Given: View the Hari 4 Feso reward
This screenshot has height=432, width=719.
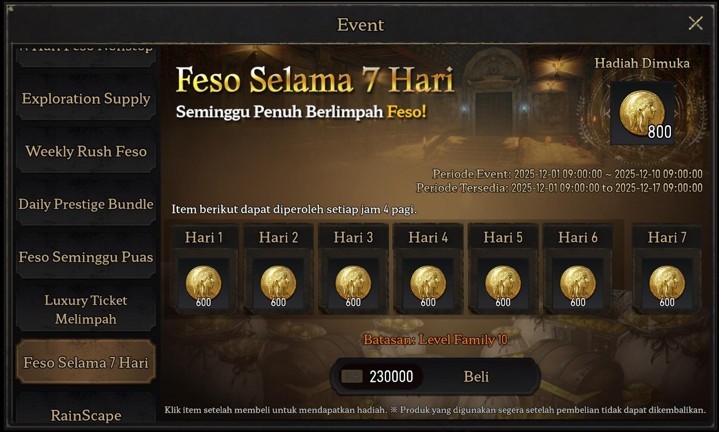Looking at the screenshot, I should pos(428,283).
